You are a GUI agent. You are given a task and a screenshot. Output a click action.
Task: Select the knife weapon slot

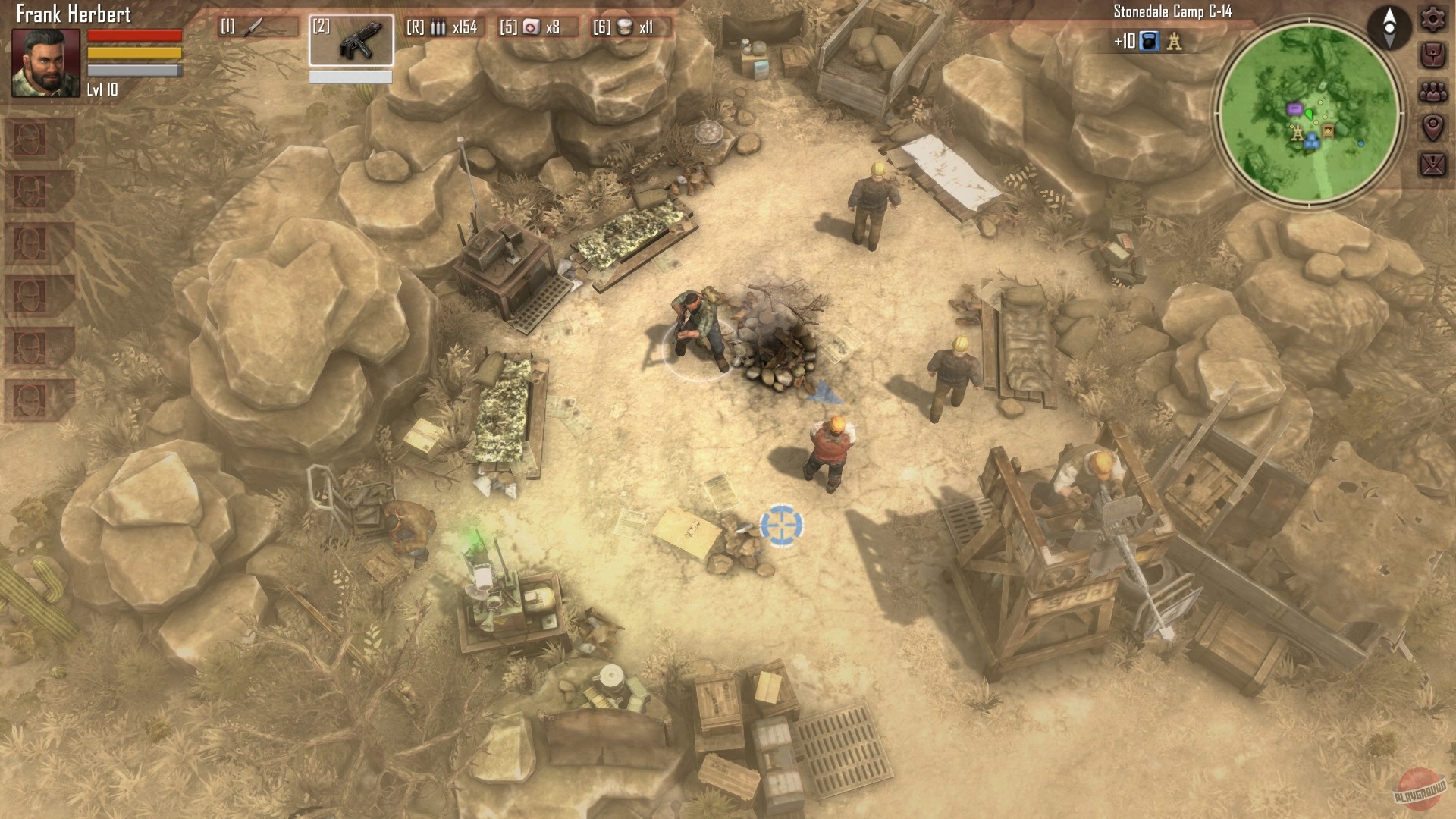click(259, 27)
